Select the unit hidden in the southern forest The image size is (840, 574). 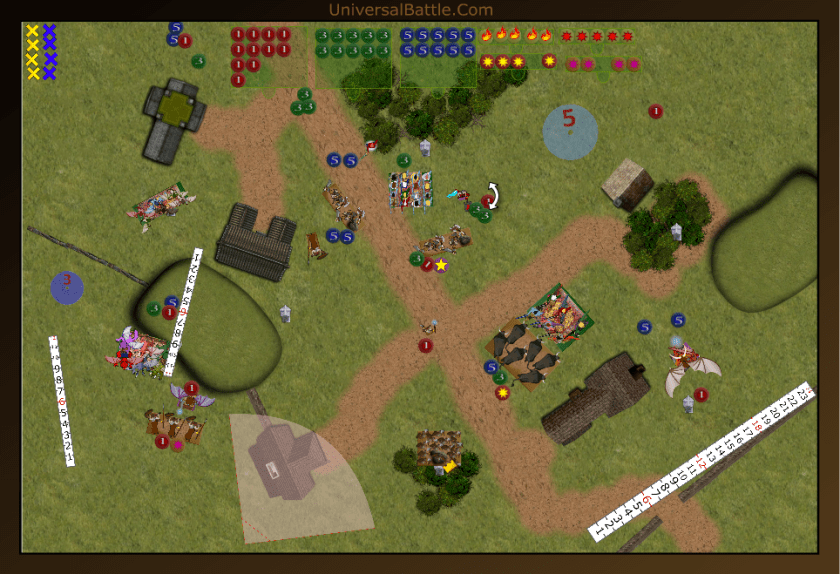pos(438,450)
